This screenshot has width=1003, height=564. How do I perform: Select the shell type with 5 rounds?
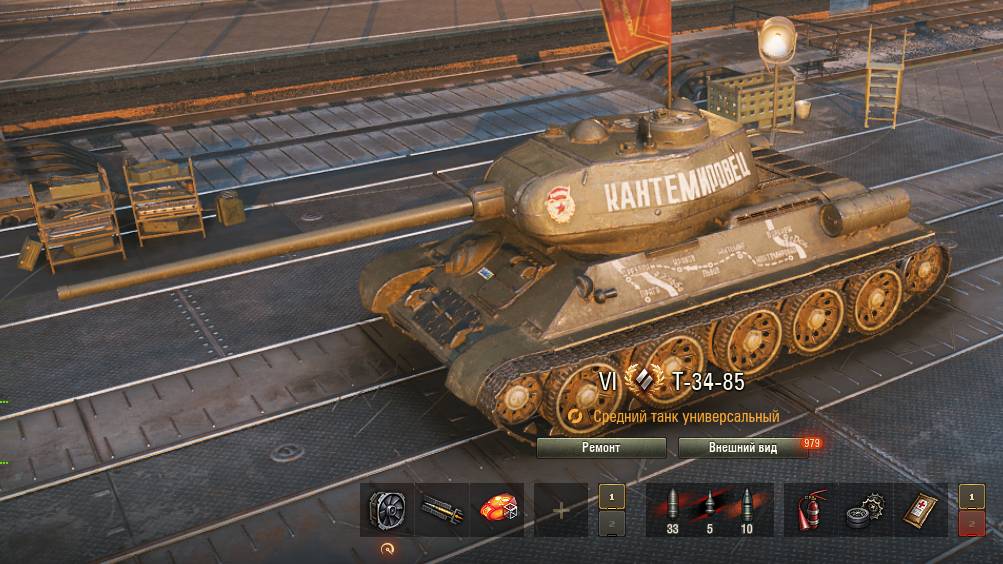[x=709, y=510]
